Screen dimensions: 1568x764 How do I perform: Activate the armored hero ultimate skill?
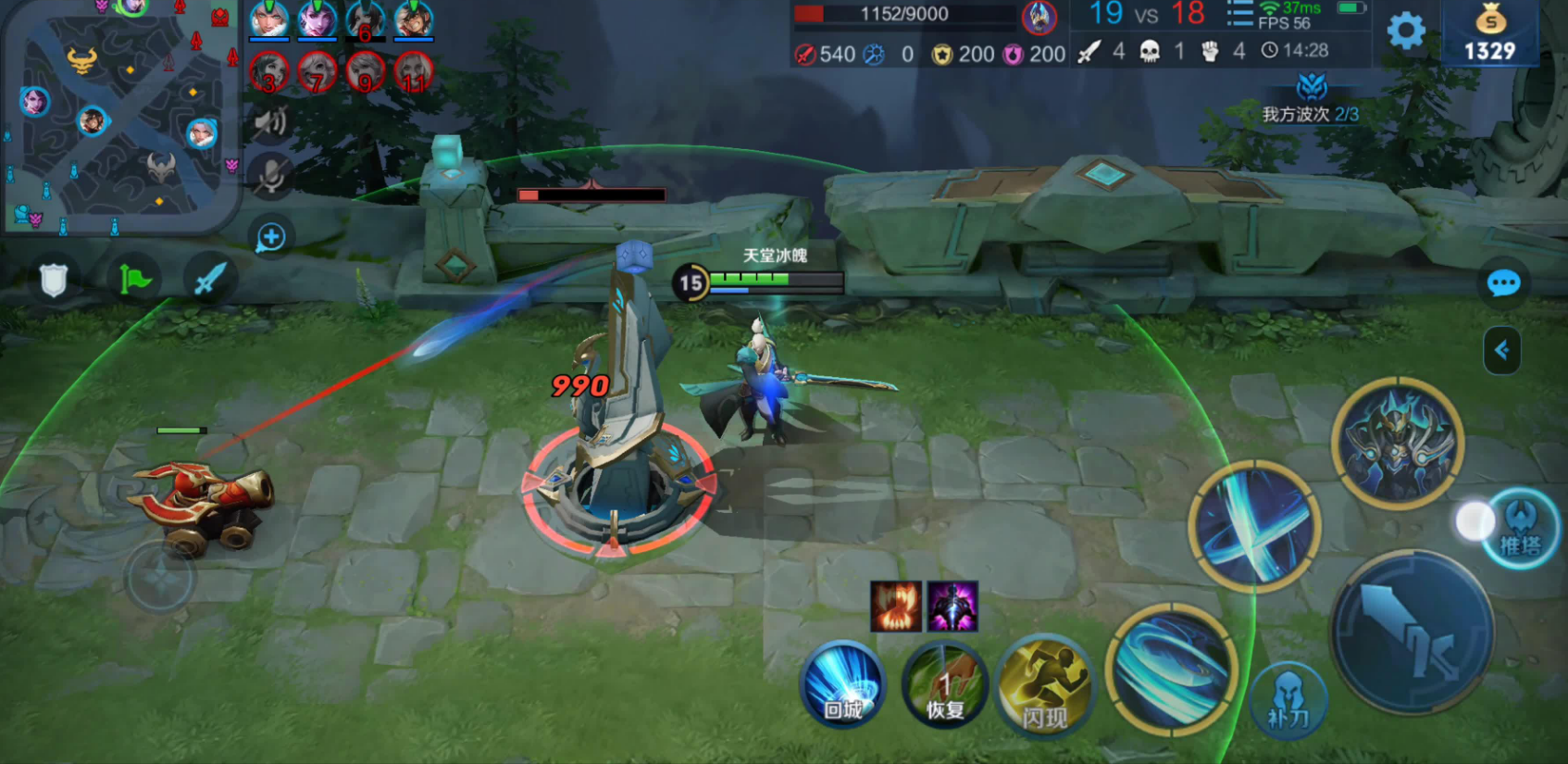click(x=1397, y=443)
